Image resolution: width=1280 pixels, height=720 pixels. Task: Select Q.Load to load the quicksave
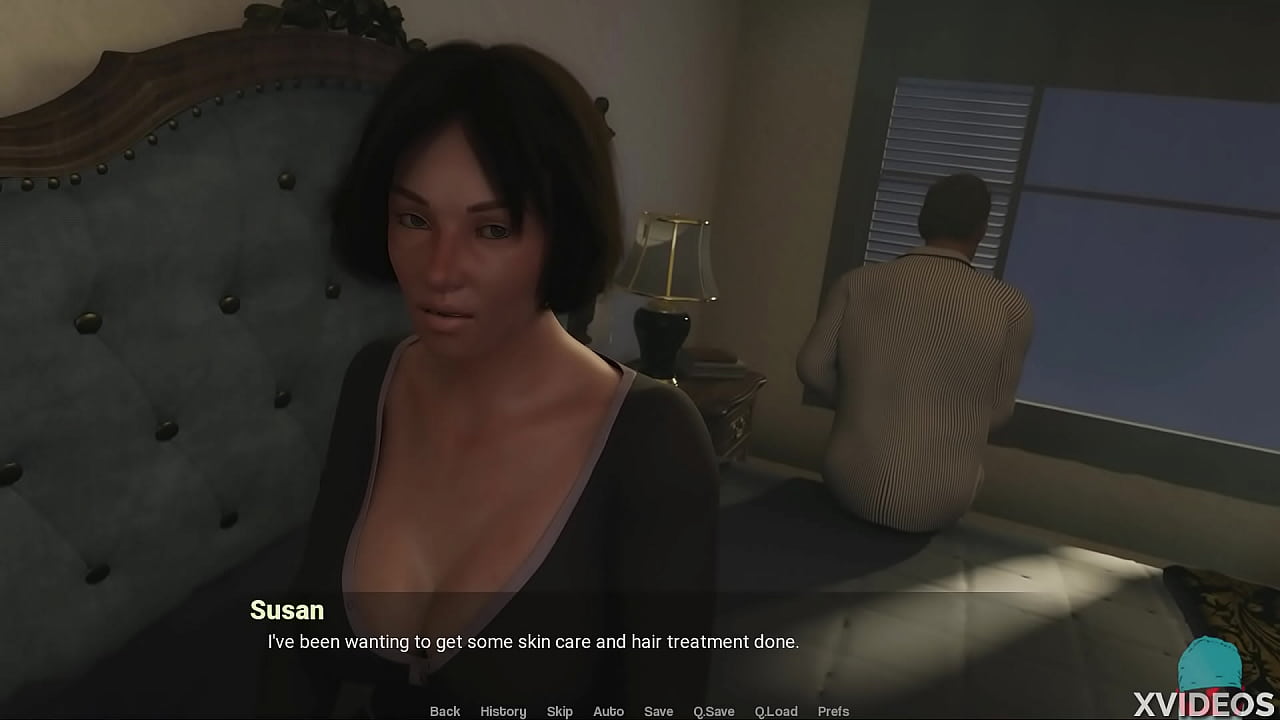[777, 711]
